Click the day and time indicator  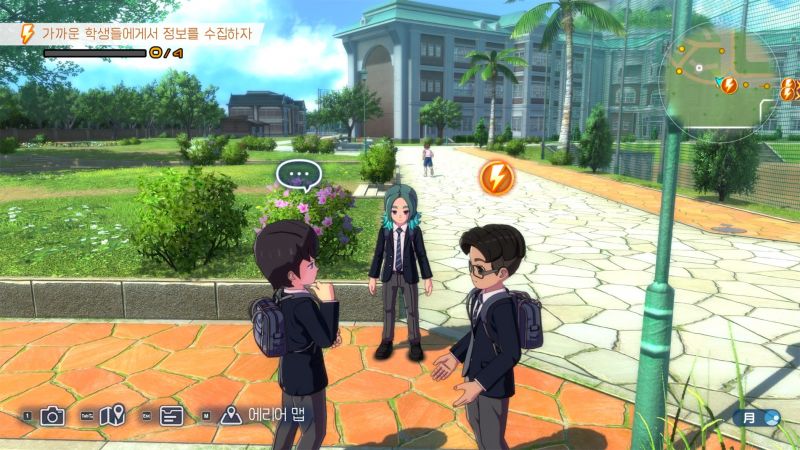(x=757, y=418)
